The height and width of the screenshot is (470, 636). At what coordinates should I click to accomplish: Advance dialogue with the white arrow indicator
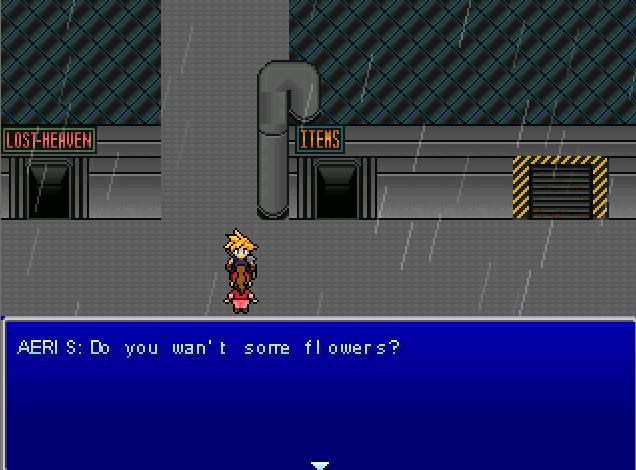[319, 465]
